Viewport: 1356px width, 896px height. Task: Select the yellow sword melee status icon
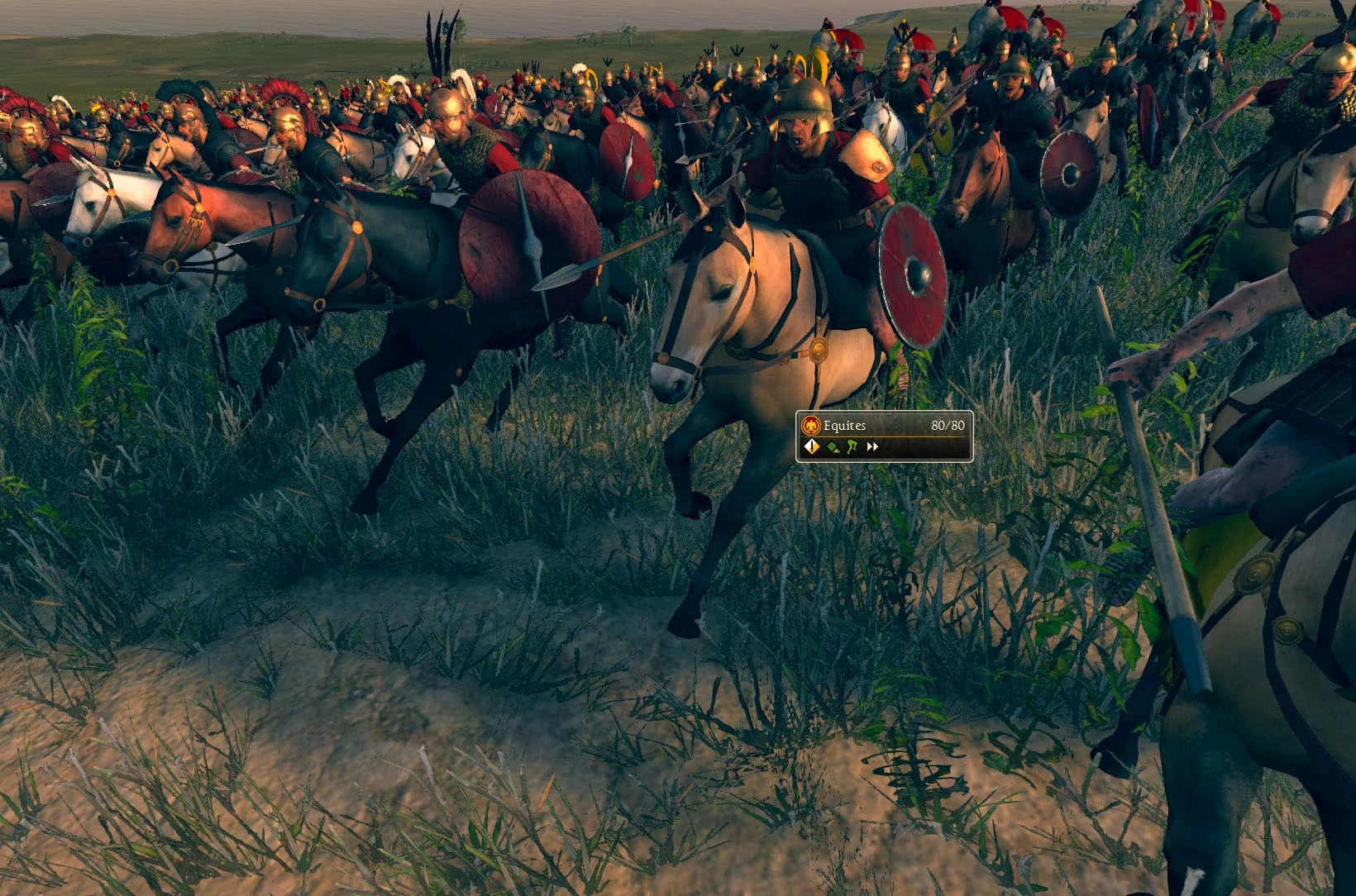tap(812, 446)
